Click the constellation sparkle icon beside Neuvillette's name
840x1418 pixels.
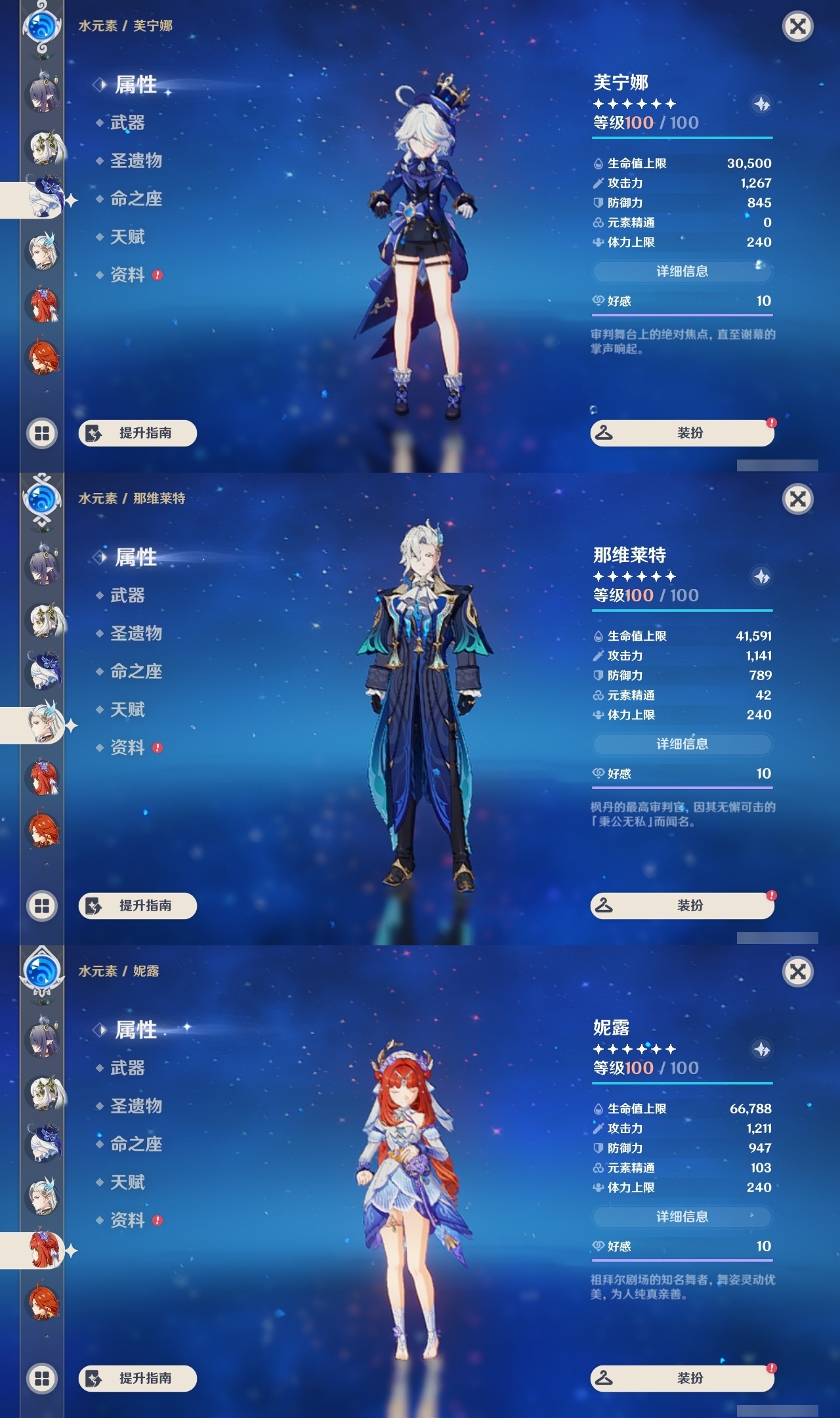[761, 578]
